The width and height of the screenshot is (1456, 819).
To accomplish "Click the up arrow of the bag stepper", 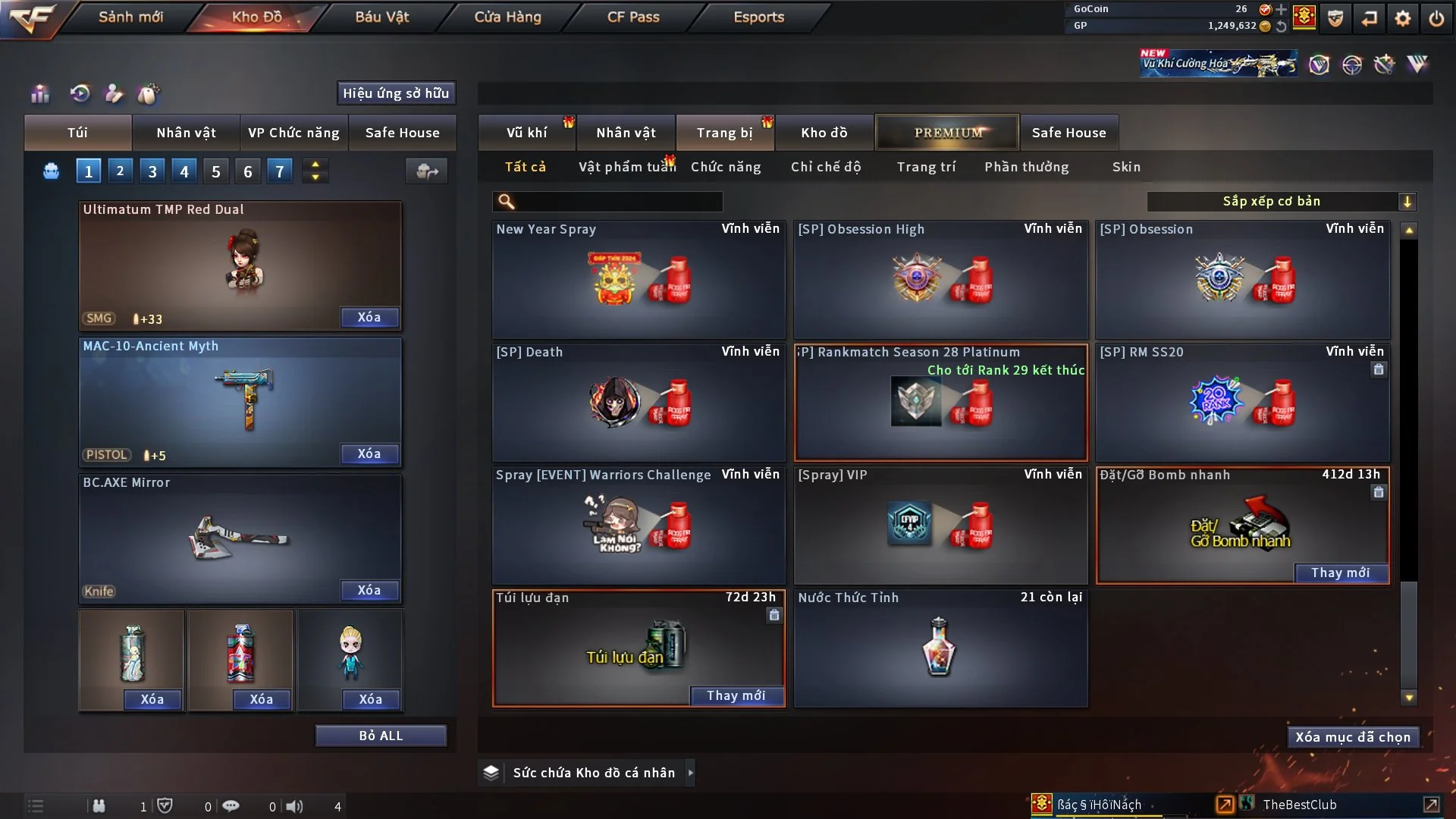I will point(315,165).
